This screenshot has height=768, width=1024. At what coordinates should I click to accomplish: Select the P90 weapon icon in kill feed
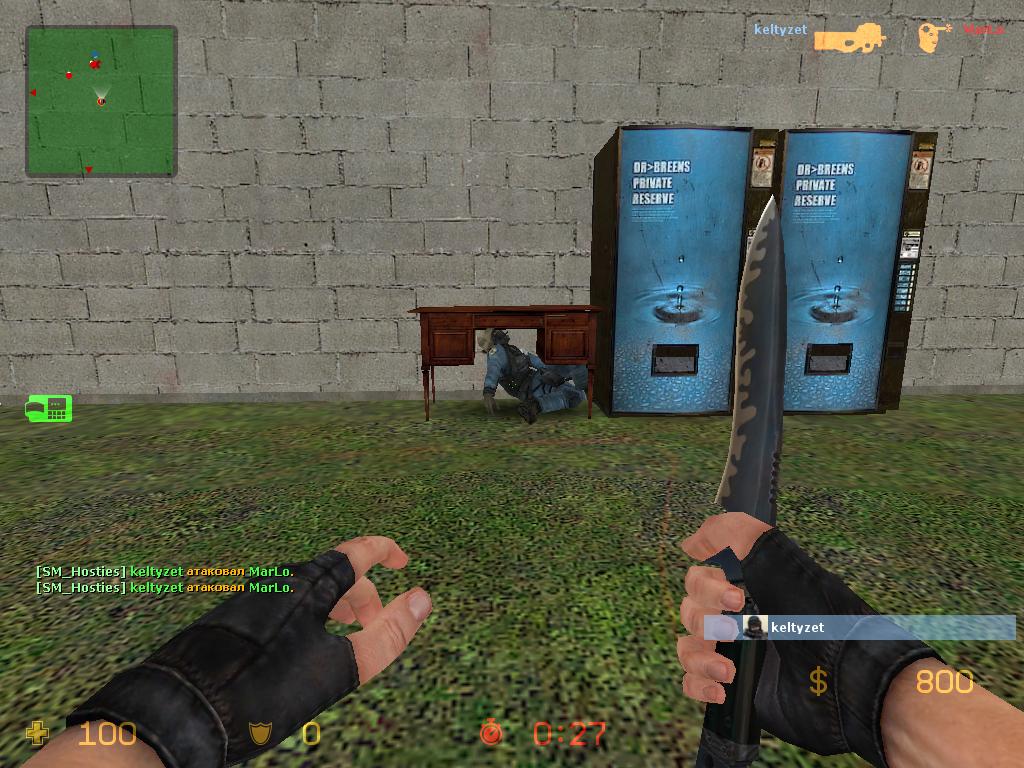coord(849,38)
